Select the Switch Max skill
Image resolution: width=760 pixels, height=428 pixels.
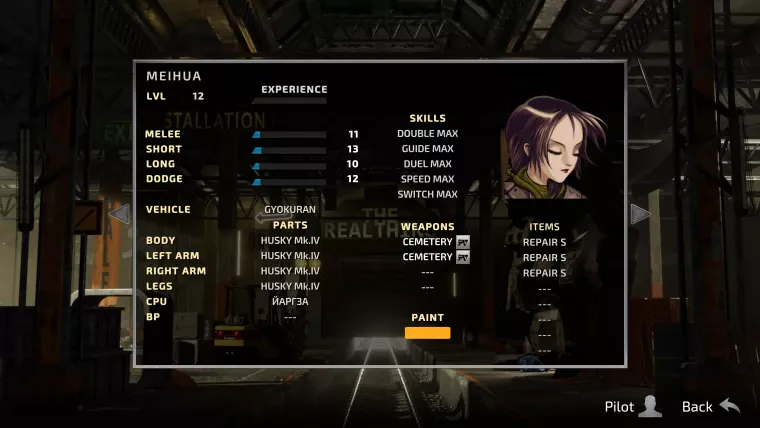click(427, 194)
